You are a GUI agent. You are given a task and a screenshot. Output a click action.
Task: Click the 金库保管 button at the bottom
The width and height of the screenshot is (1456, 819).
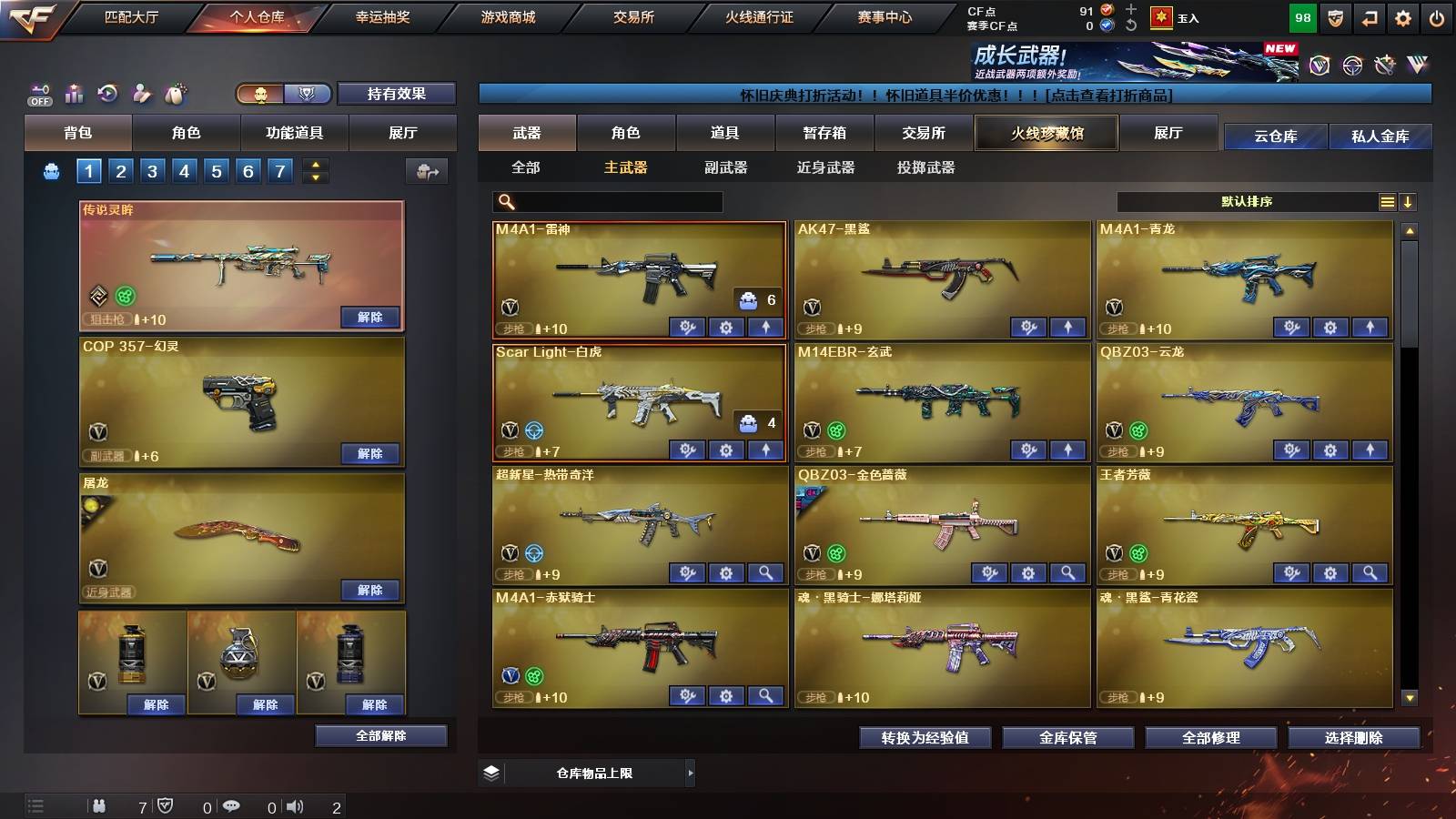click(1067, 738)
